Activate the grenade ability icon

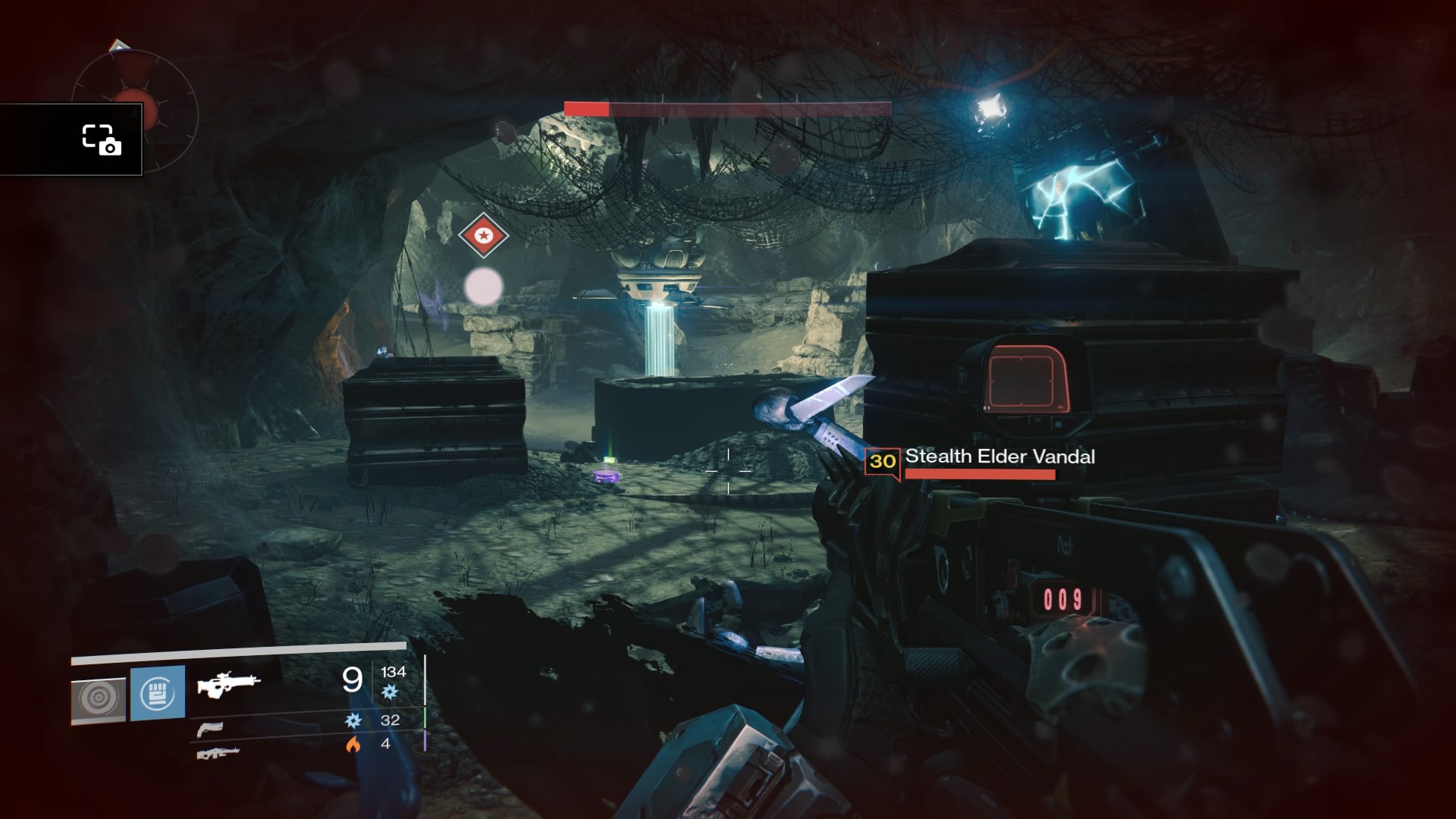99,699
